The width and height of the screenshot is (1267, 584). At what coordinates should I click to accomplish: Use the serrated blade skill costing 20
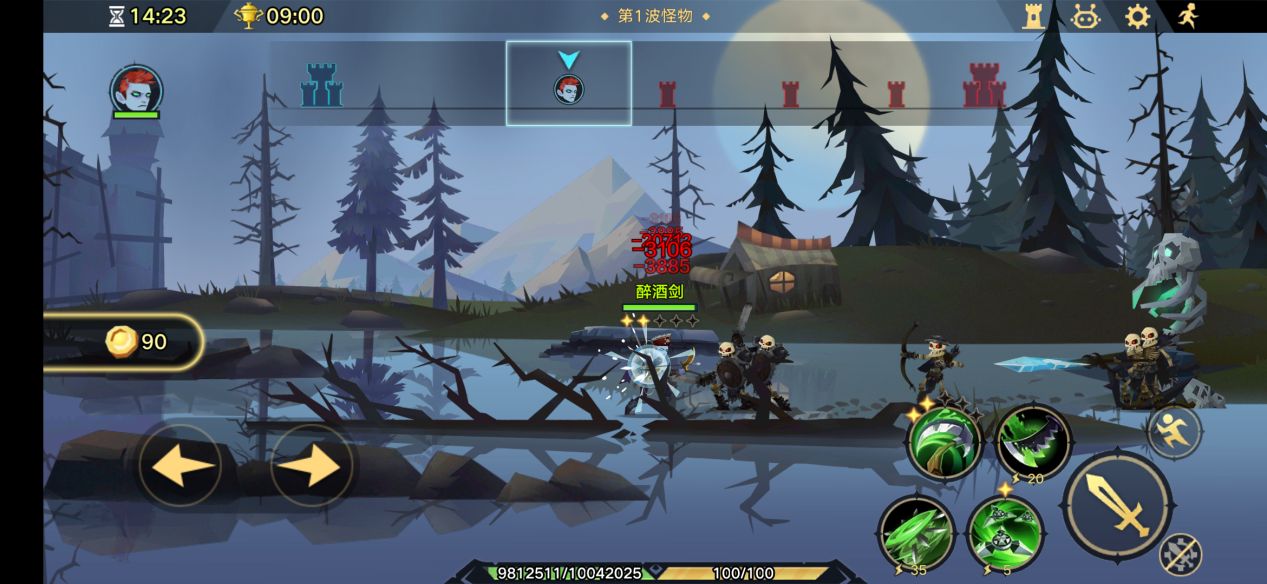1034,443
